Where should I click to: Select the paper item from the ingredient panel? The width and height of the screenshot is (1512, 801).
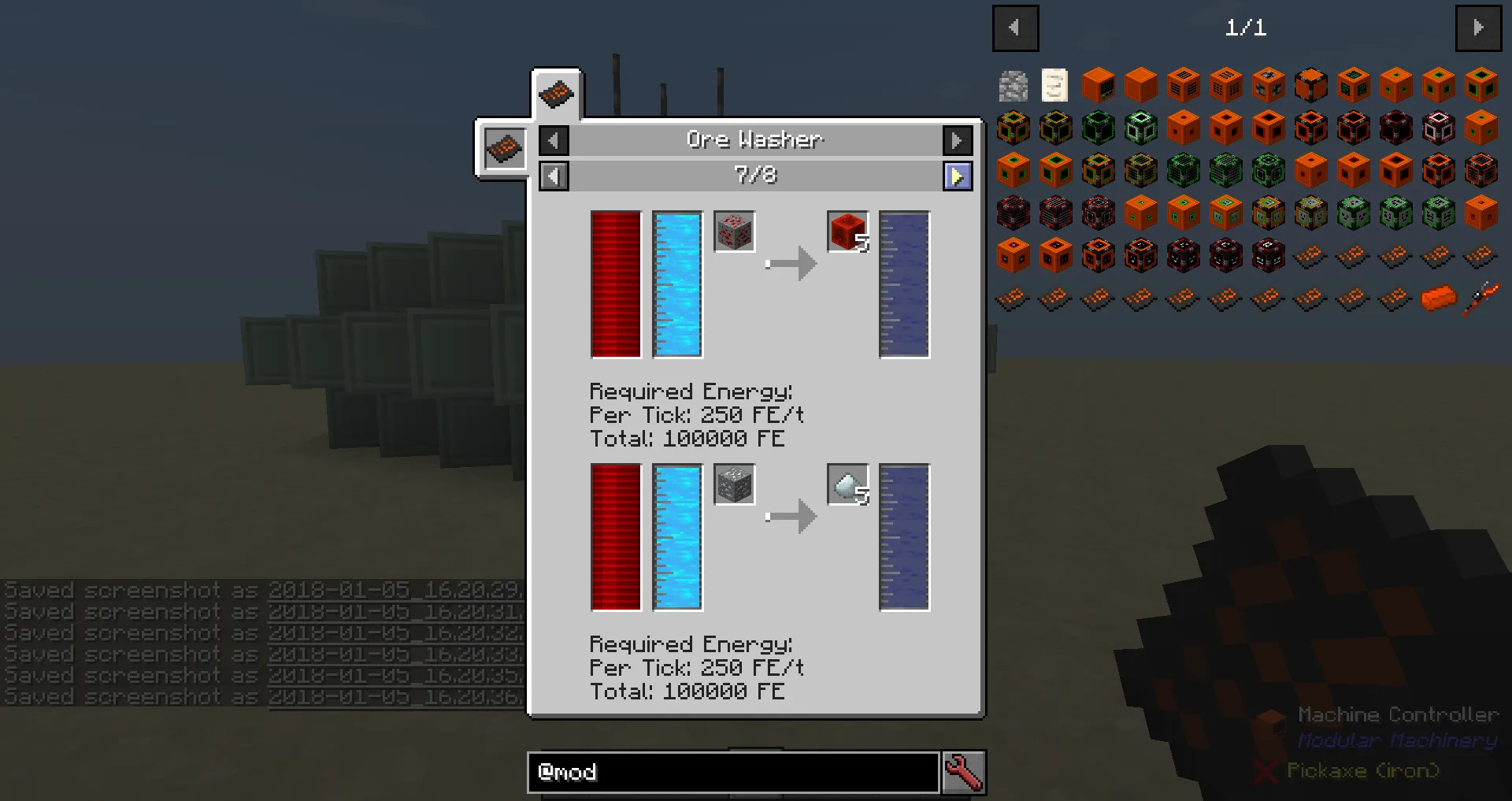click(1055, 84)
